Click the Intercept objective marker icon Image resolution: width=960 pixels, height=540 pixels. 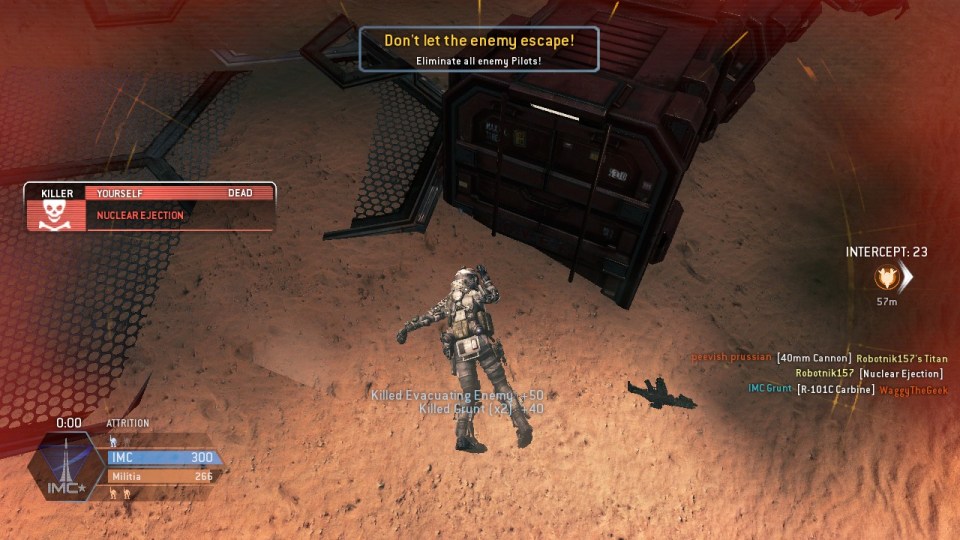click(886, 277)
